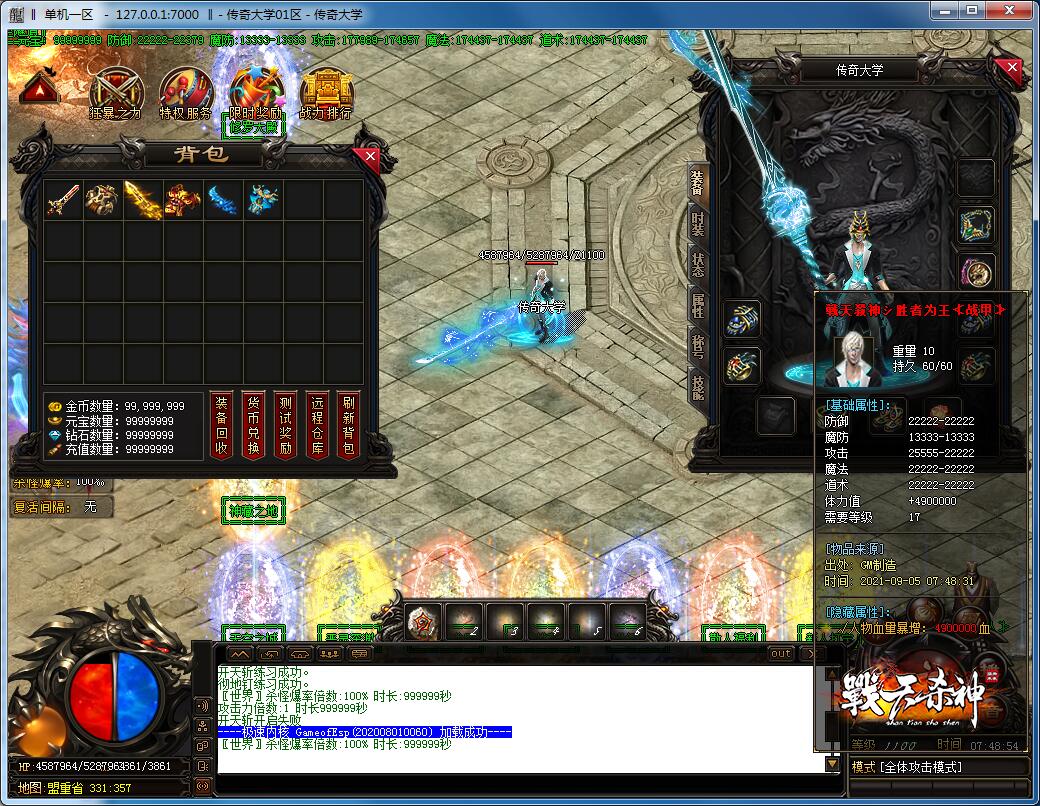Refresh the bag with 刷新背包
The height and width of the screenshot is (806, 1040).
348,424
